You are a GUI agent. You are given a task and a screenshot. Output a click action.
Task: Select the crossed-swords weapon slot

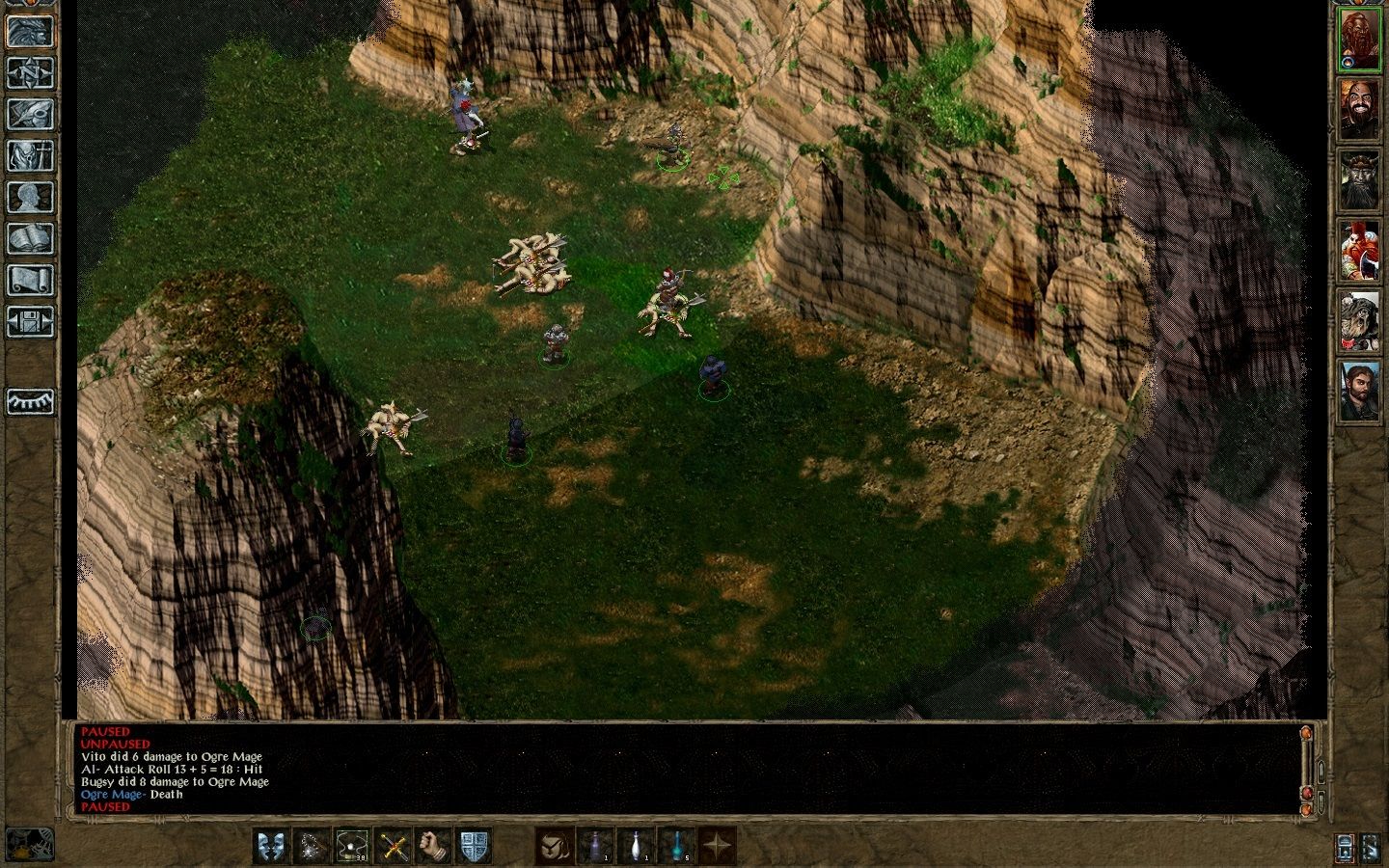[393, 844]
